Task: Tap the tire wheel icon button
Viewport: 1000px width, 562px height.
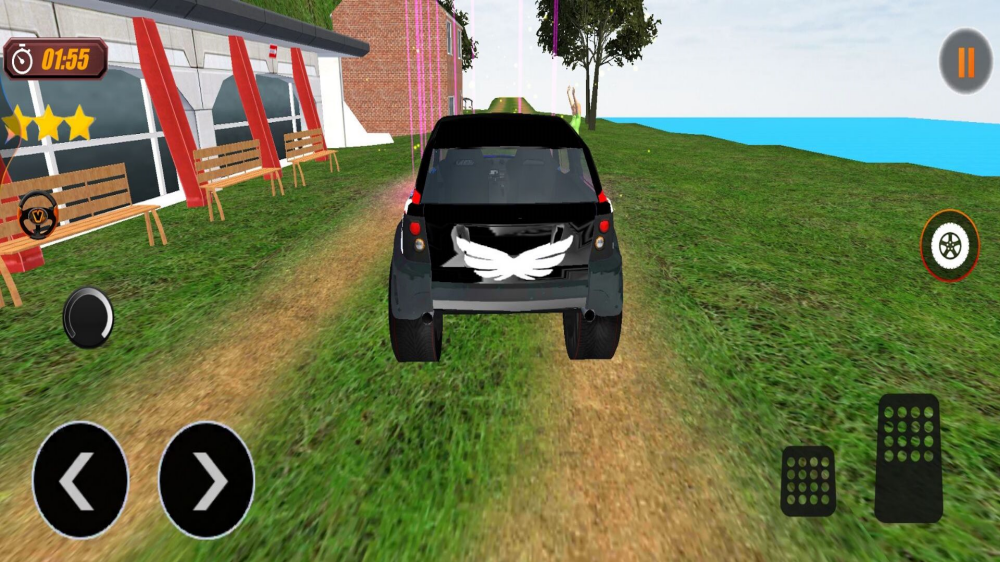Action: 949,246
